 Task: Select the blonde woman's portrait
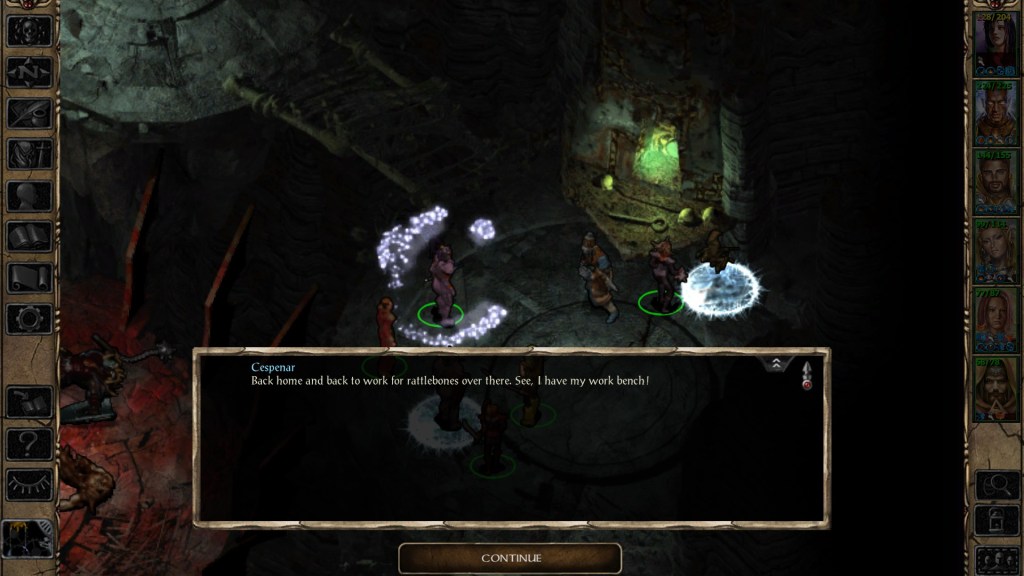pos(995,250)
